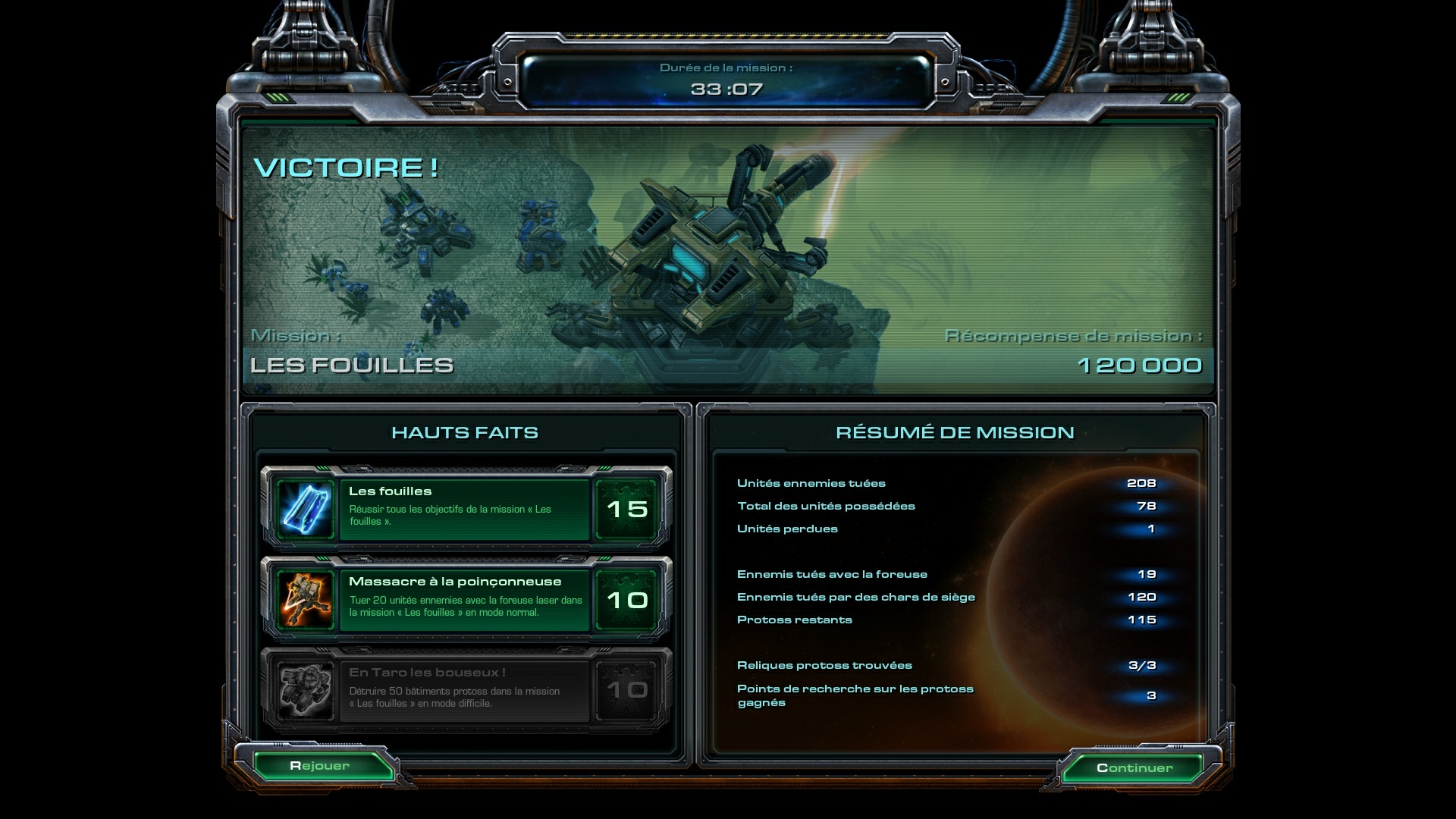1456x819 pixels.
Task: Select the "Les fouilles" achievement row
Action: coord(464,509)
